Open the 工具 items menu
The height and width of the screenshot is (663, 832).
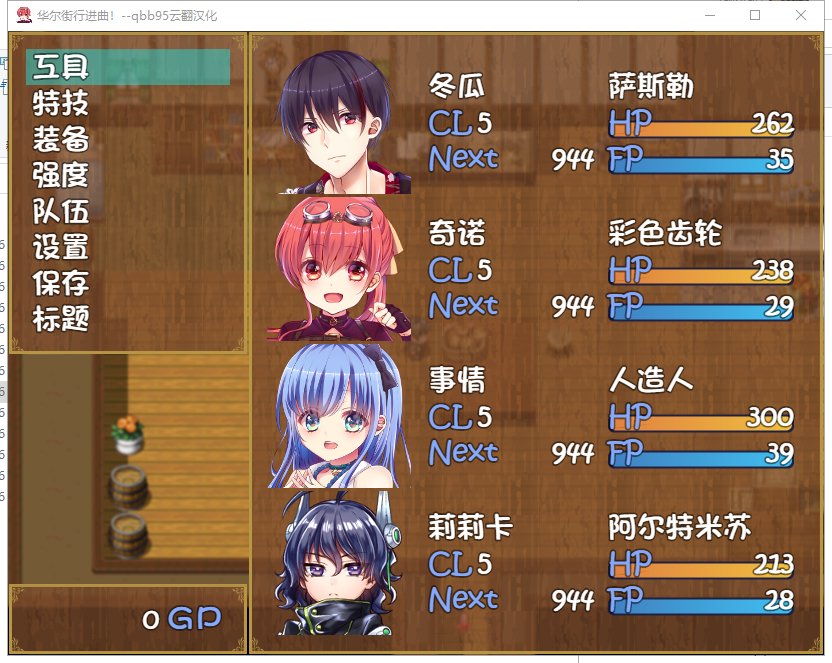pyautogui.click(x=62, y=68)
